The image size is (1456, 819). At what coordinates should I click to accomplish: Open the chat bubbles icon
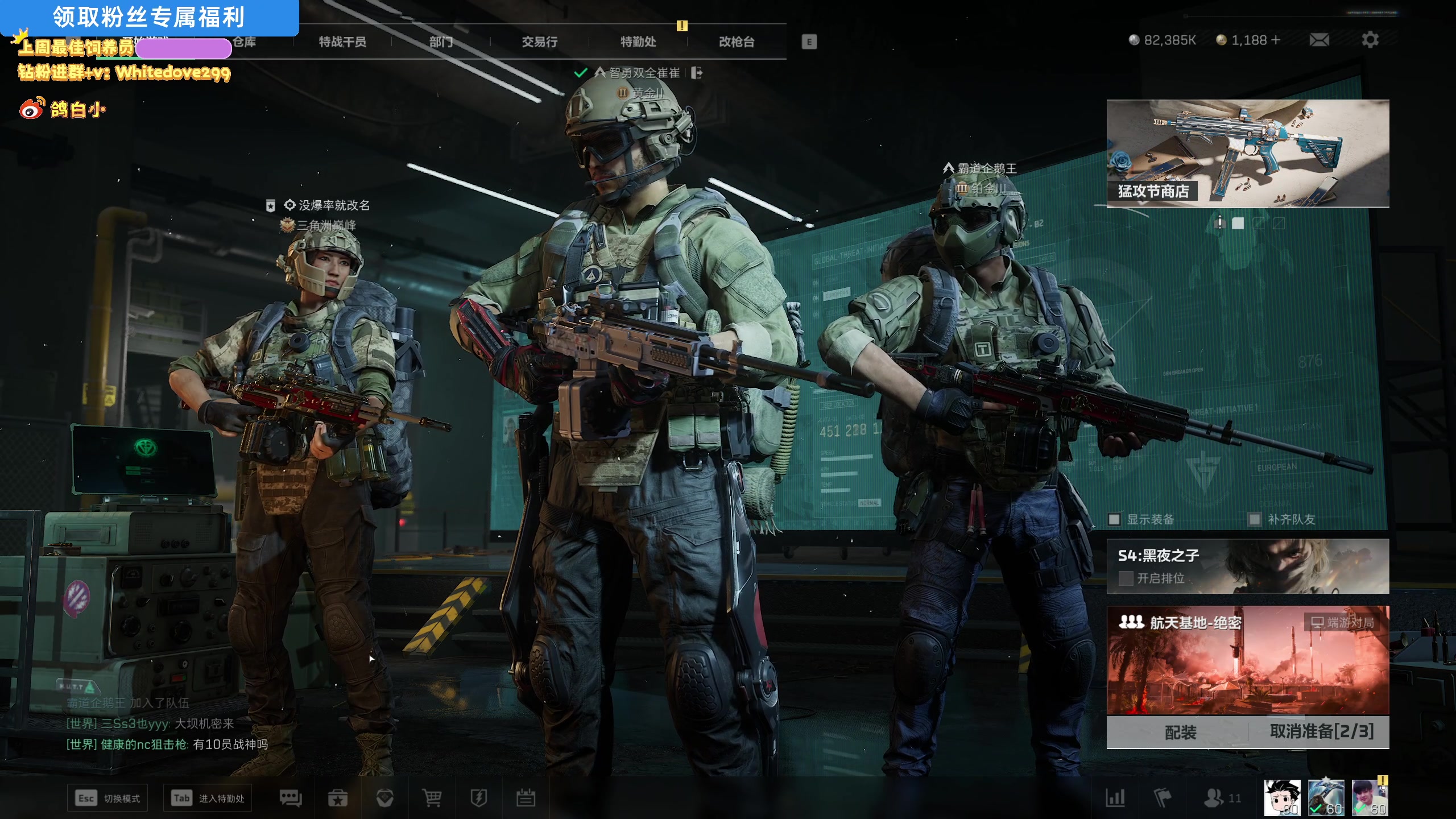coord(291,798)
